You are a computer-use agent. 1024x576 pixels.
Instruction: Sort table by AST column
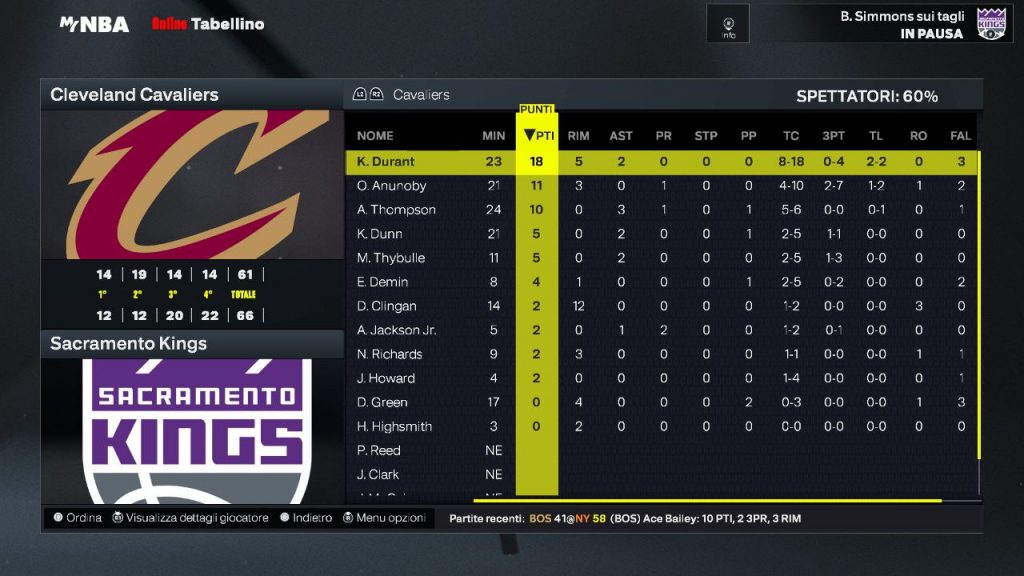[x=620, y=136]
